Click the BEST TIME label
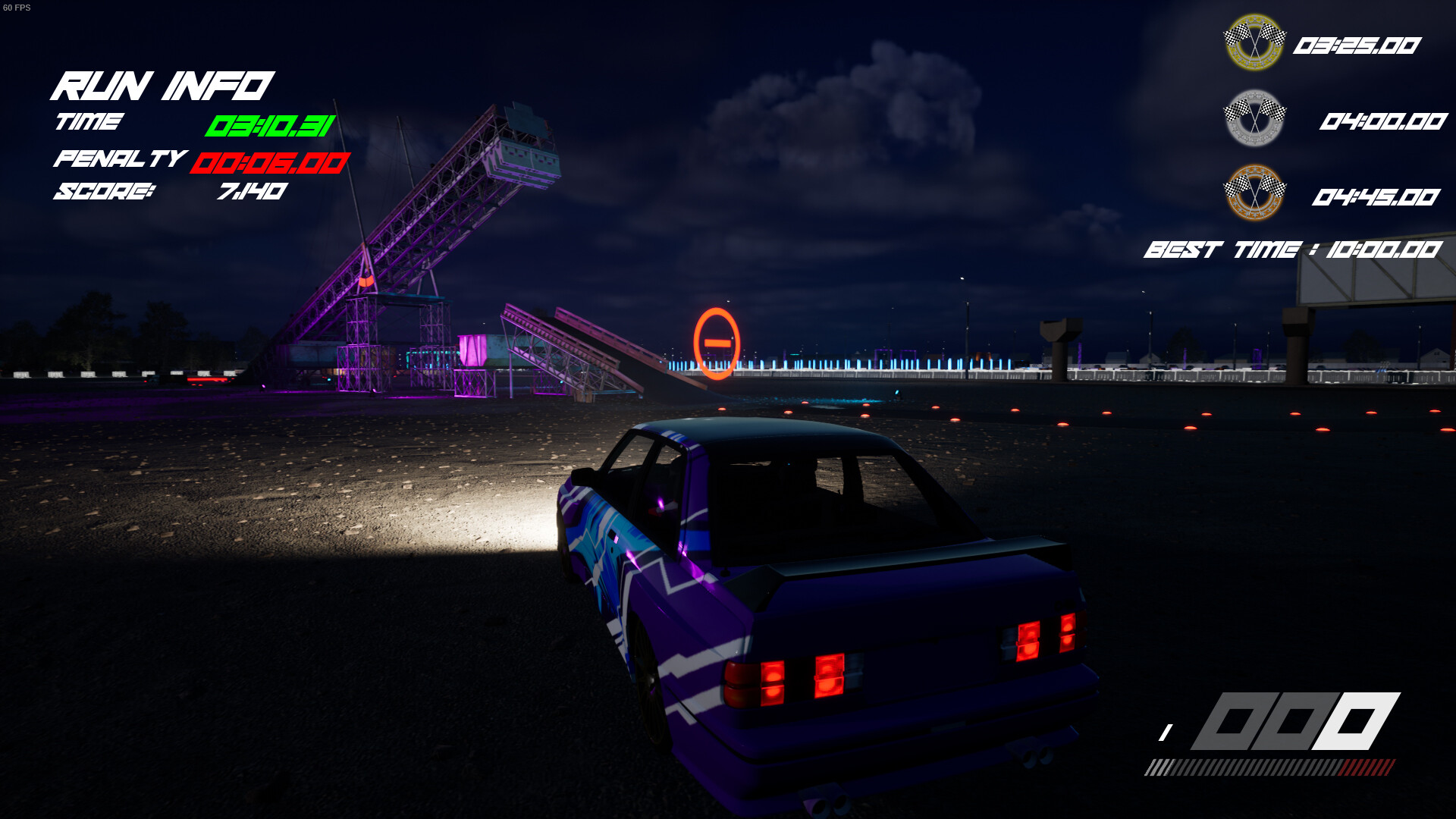The width and height of the screenshot is (1456, 819). click(x=1221, y=249)
